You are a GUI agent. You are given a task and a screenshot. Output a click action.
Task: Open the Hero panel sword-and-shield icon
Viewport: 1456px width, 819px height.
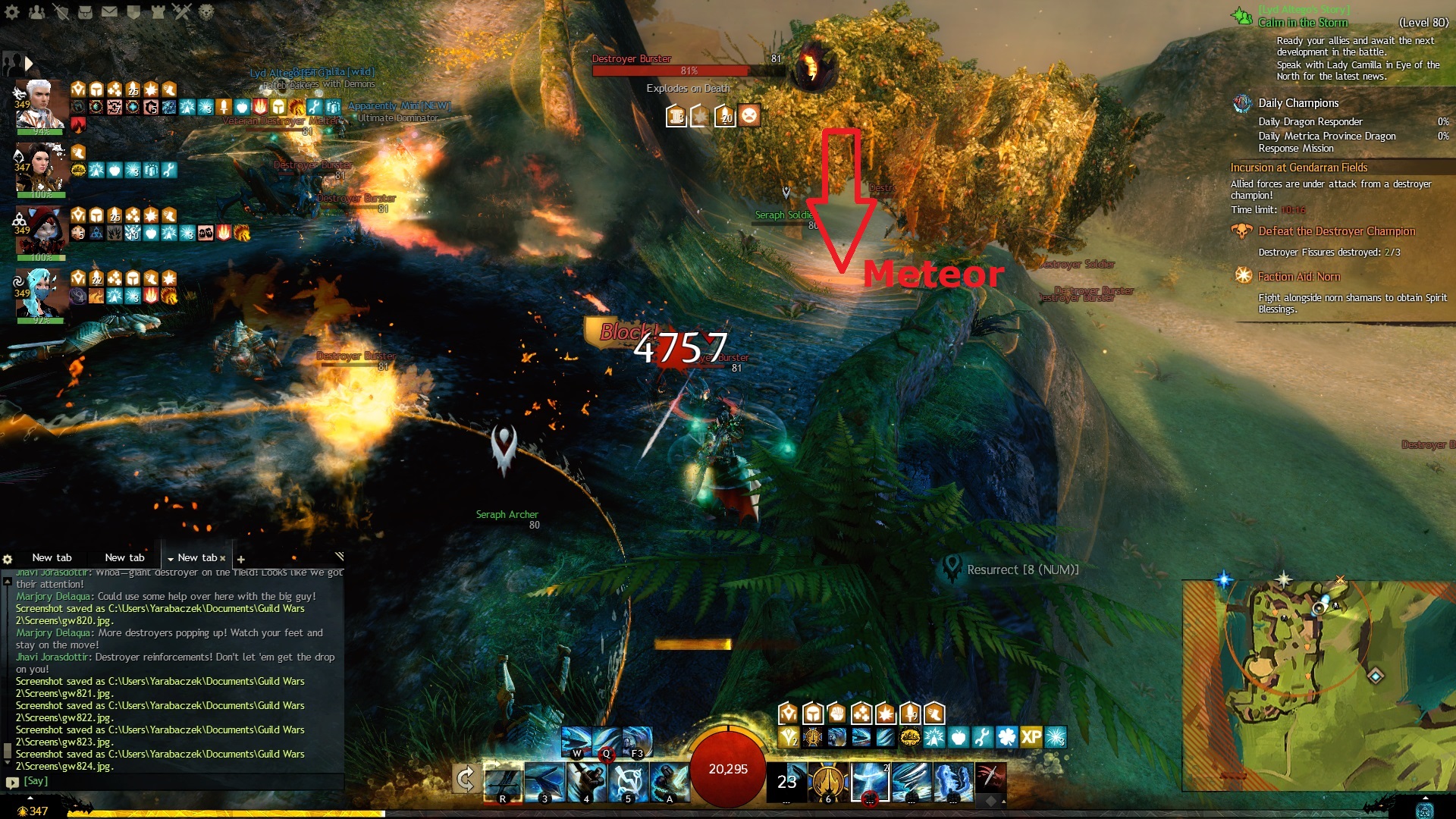coord(61,11)
